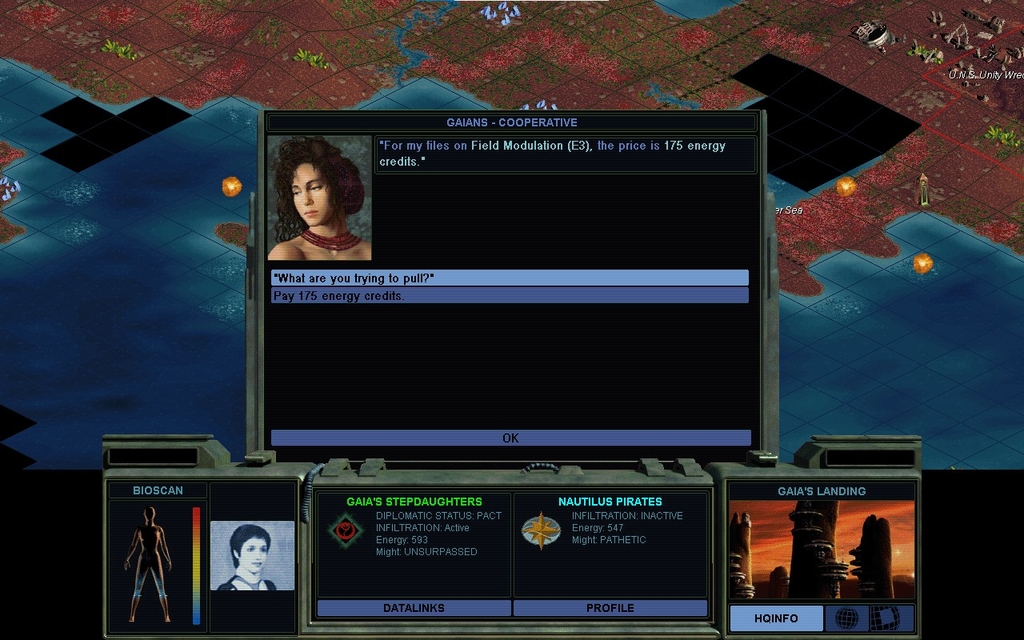Click the HQINFO button

[x=776, y=619]
